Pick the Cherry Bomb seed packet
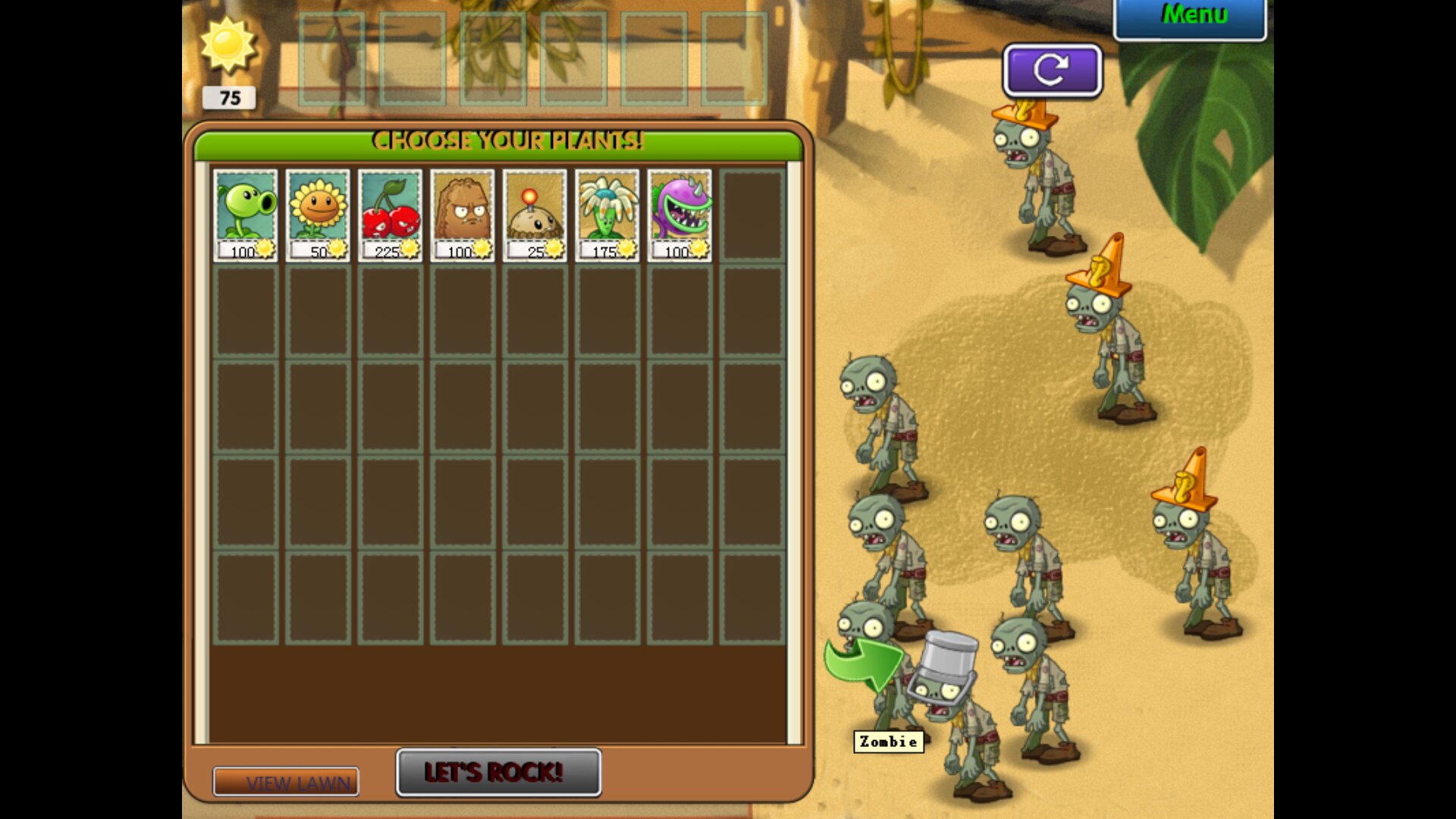Image resolution: width=1456 pixels, height=819 pixels. 390,215
